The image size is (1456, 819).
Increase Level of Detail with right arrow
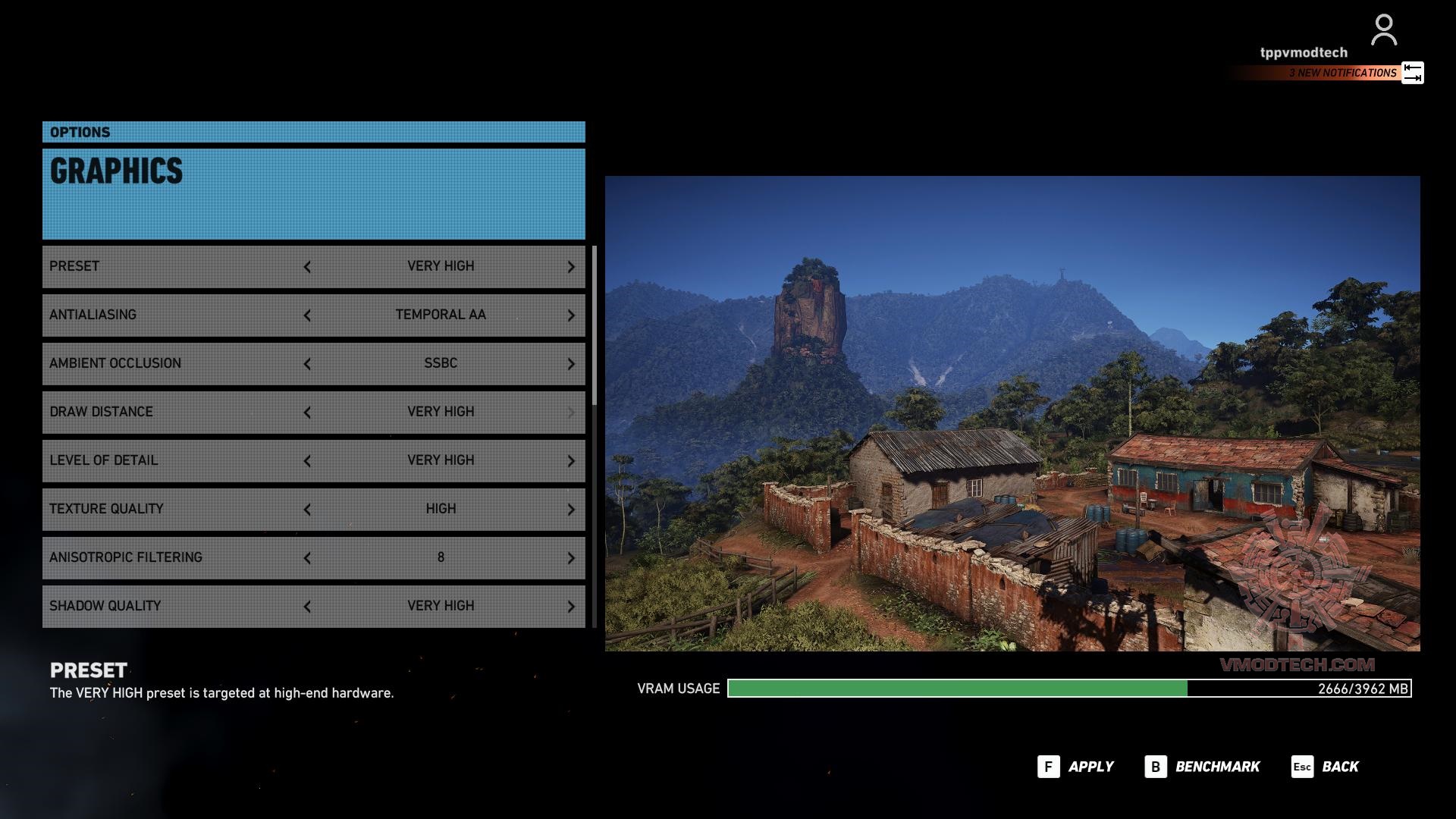(x=571, y=461)
